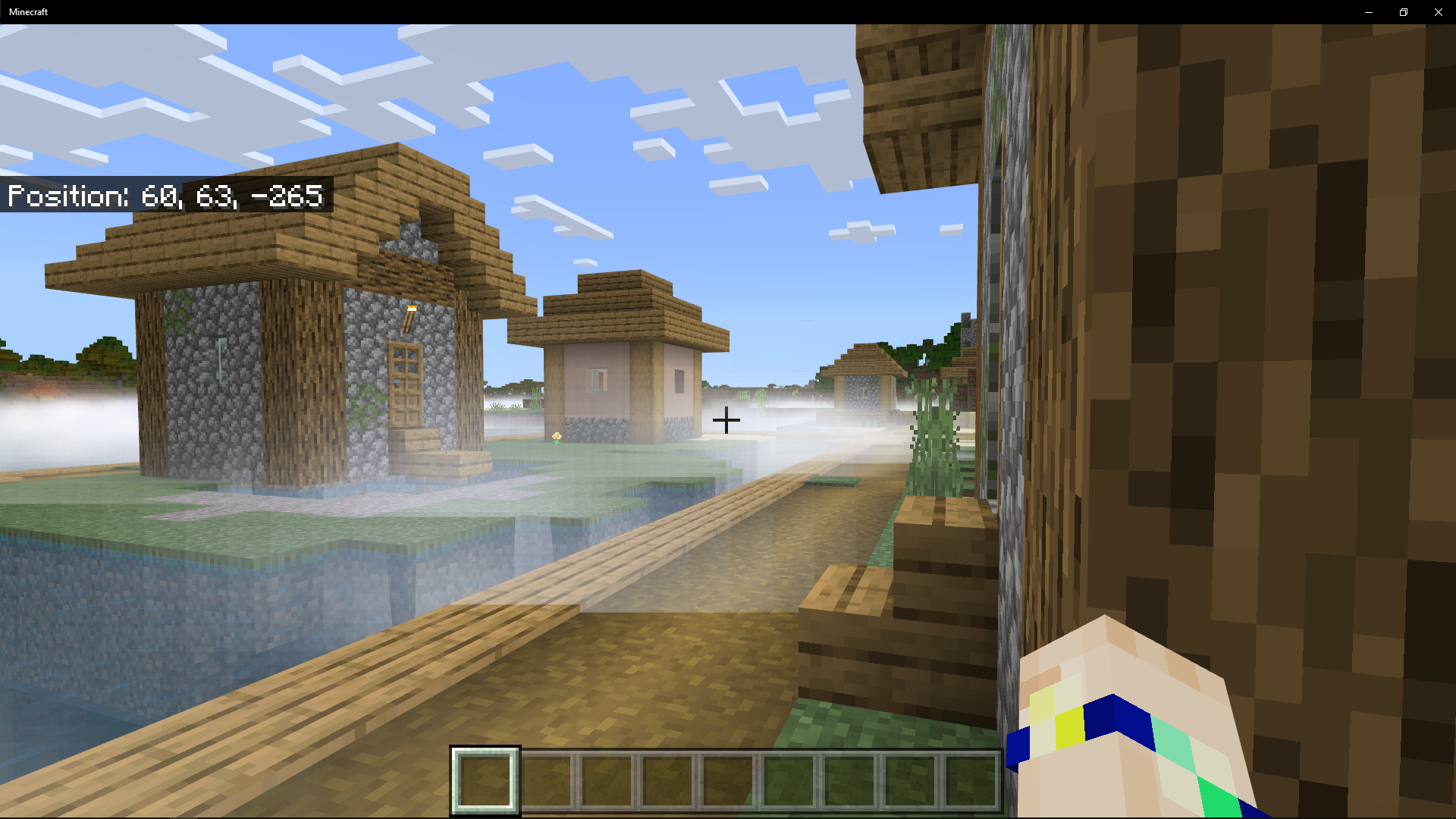1456x819 pixels.
Task: Click the Minecraft title bar text
Action: pos(28,11)
